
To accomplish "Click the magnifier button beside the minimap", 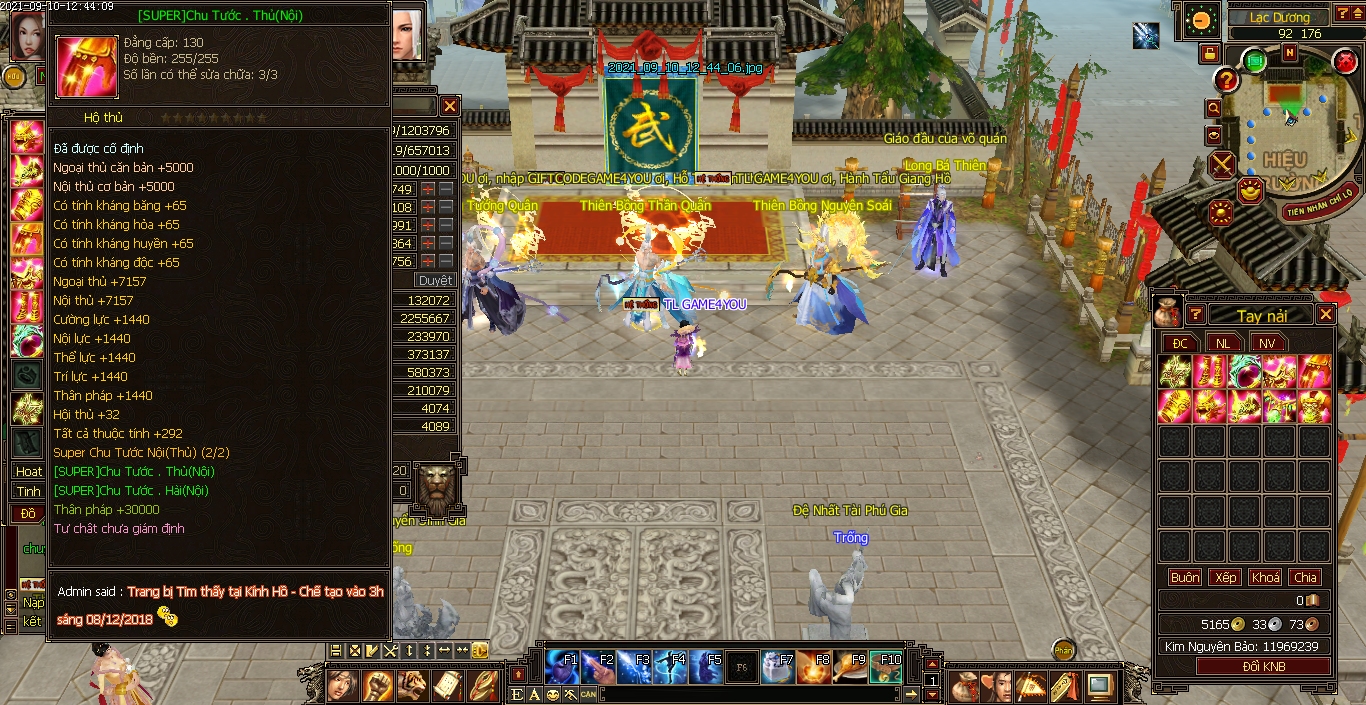I will point(1214,108).
